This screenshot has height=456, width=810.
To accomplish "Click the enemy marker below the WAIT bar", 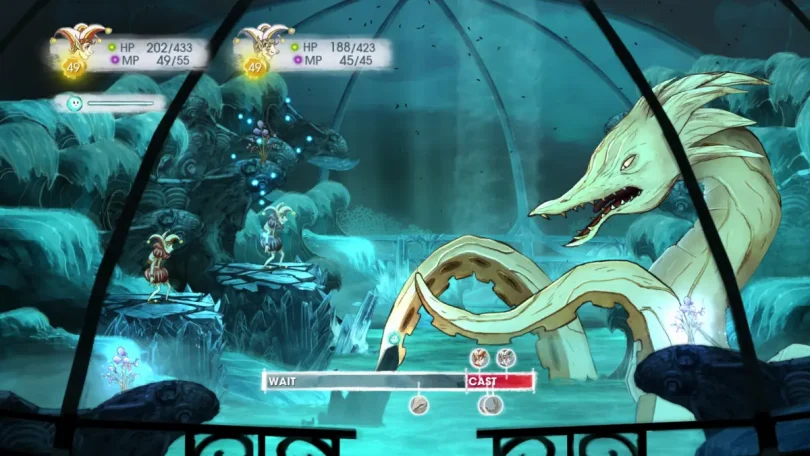I will (x=418, y=404).
